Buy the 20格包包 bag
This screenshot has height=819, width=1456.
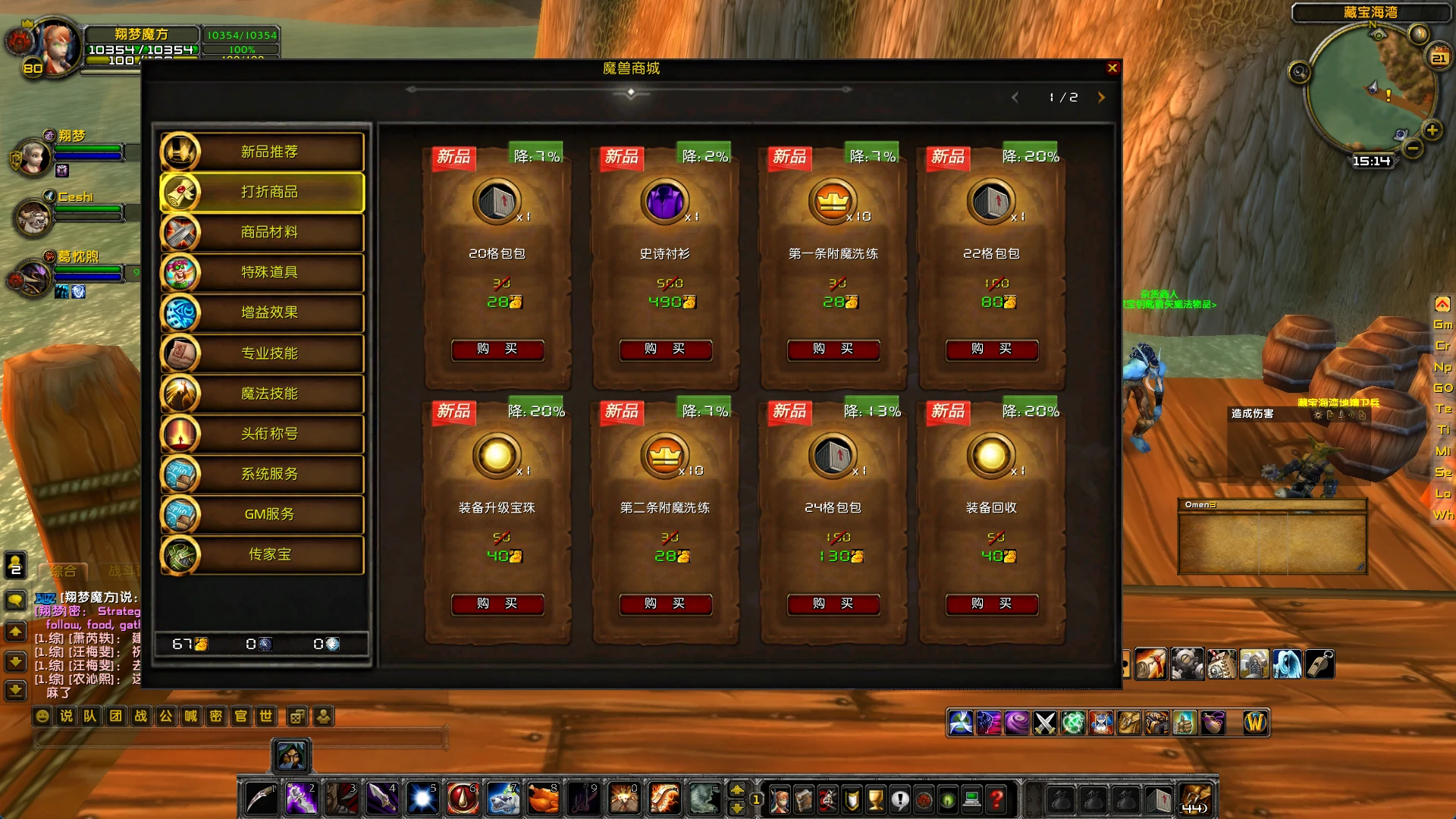click(x=497, y=349)
